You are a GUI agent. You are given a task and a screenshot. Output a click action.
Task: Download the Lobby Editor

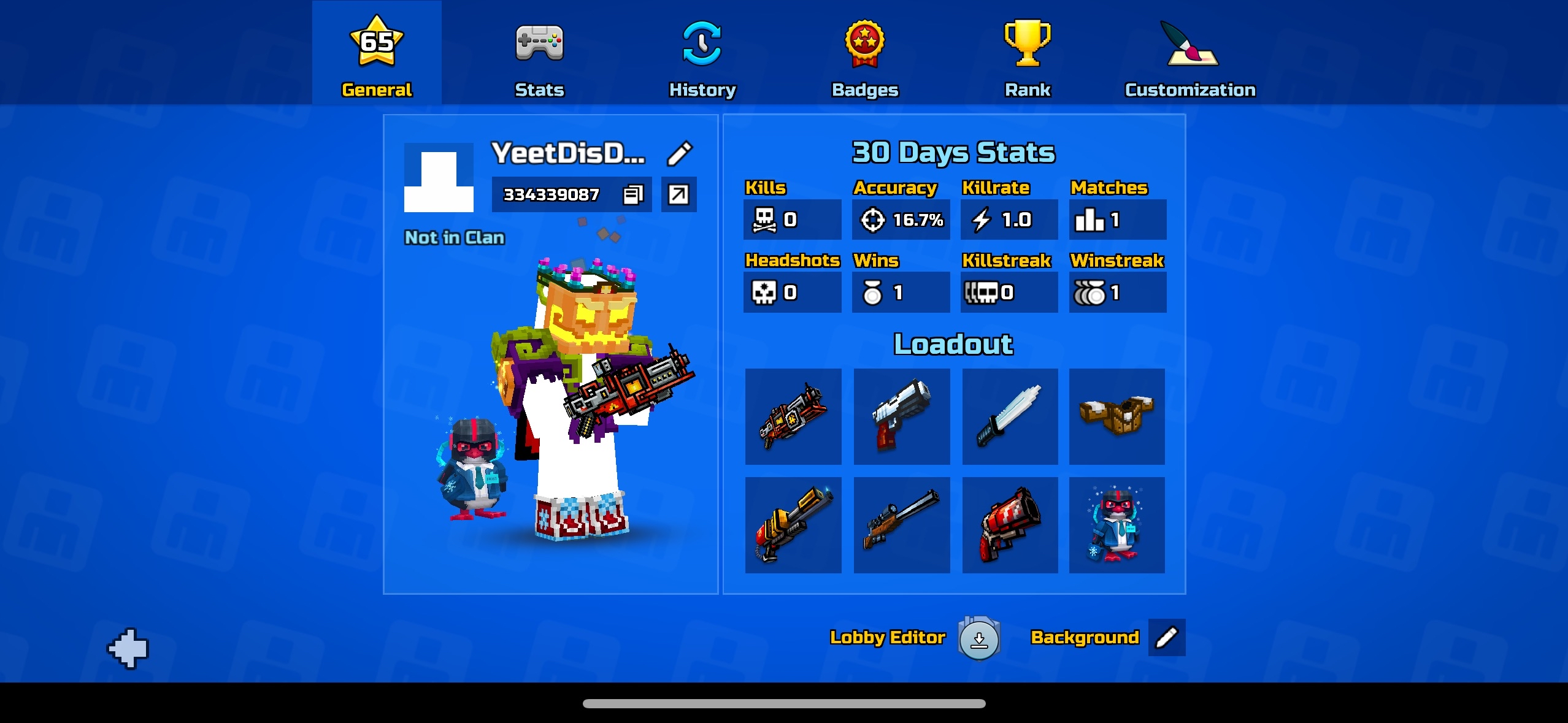coord(979,638)
